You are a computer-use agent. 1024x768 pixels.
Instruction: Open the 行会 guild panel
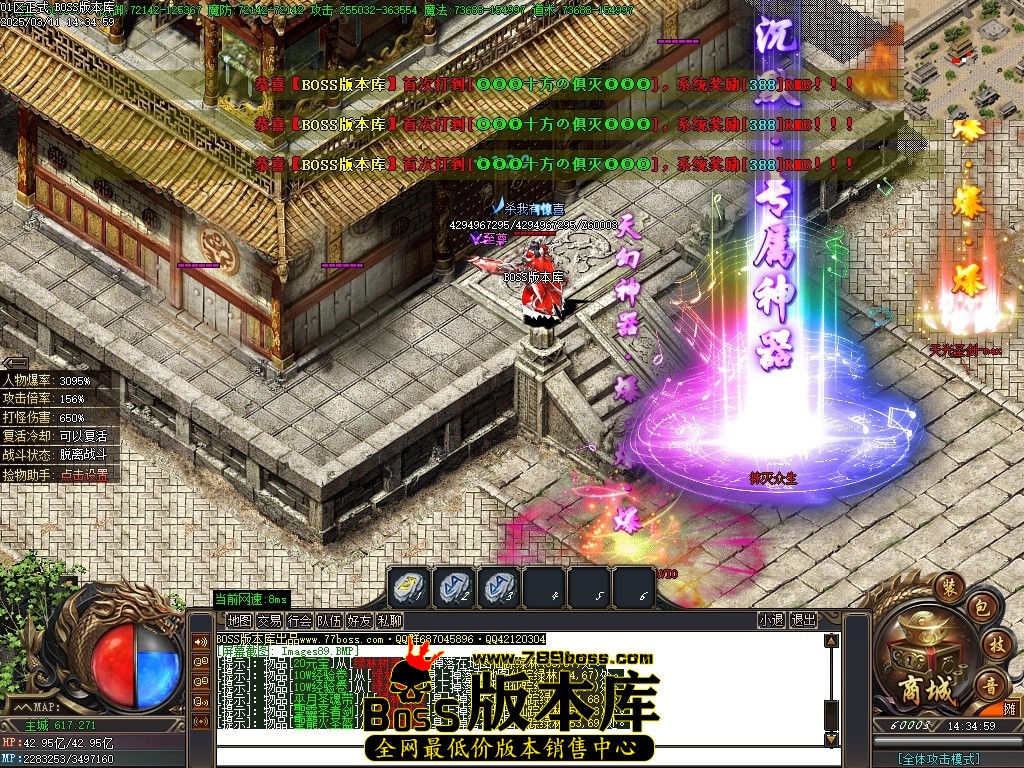pyautogui.click(x=299, y=621)
